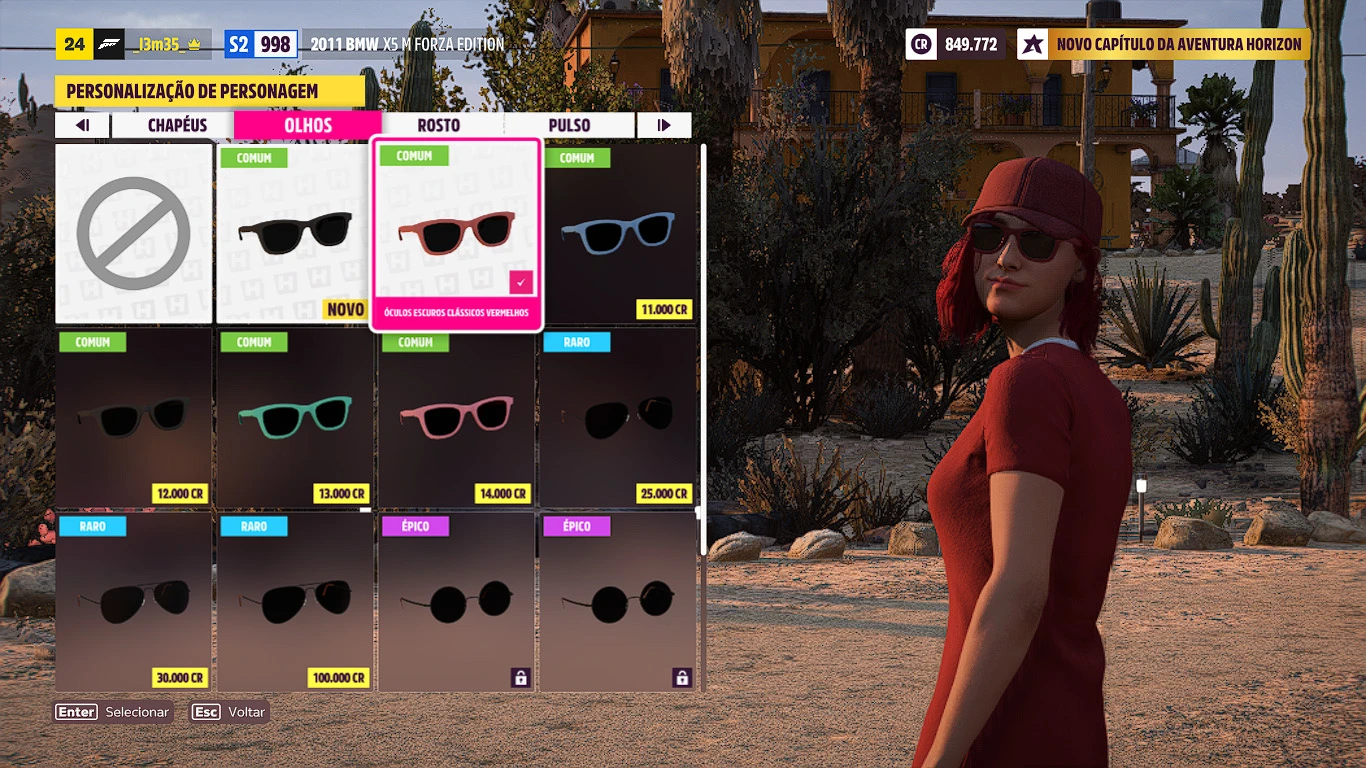This screenshot has height=768, width=1366.
Task: Open the Rosto tab
Action: pos(439,125)
